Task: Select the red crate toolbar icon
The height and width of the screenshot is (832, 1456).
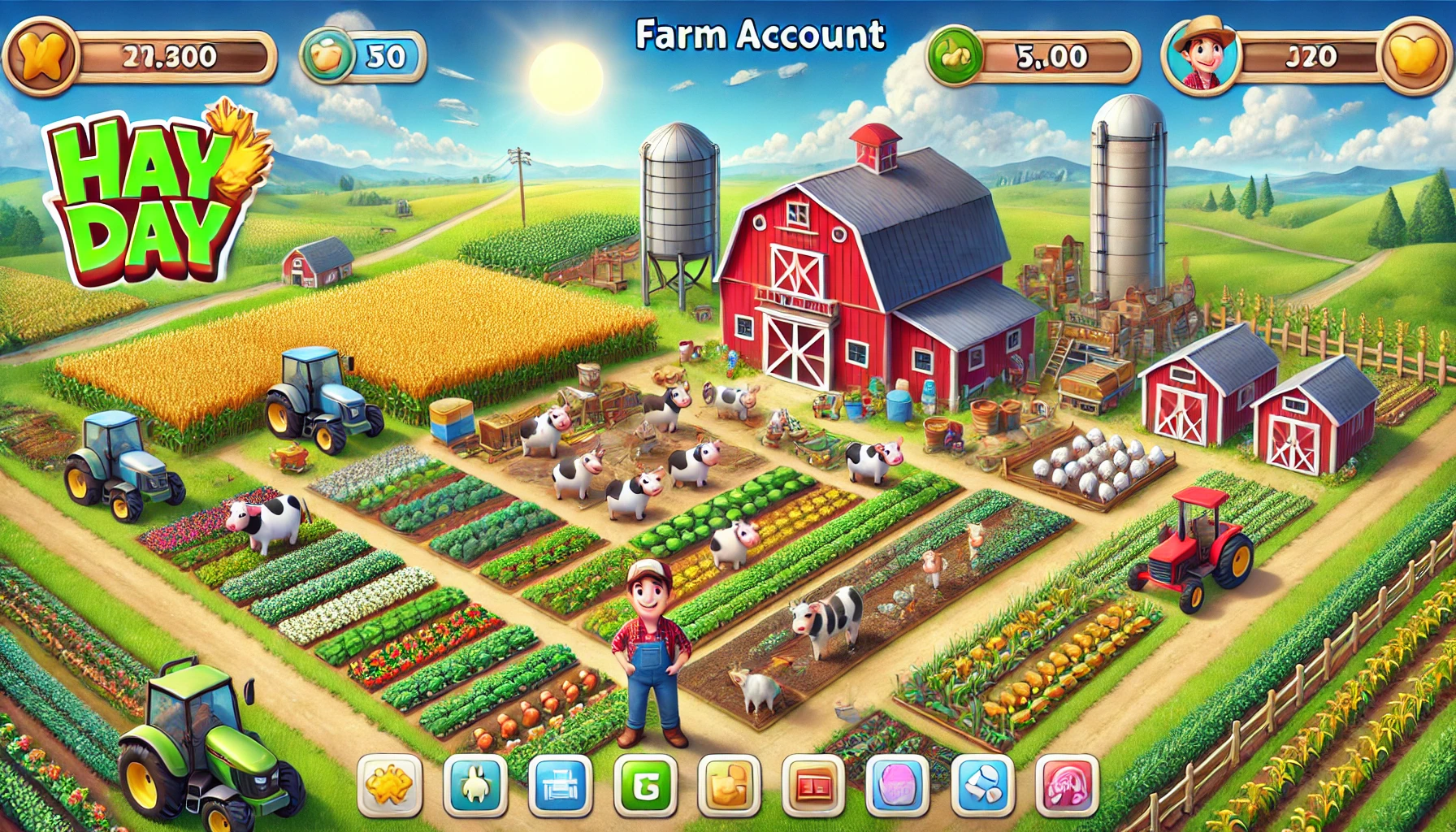Action: [x=813, y=786]
